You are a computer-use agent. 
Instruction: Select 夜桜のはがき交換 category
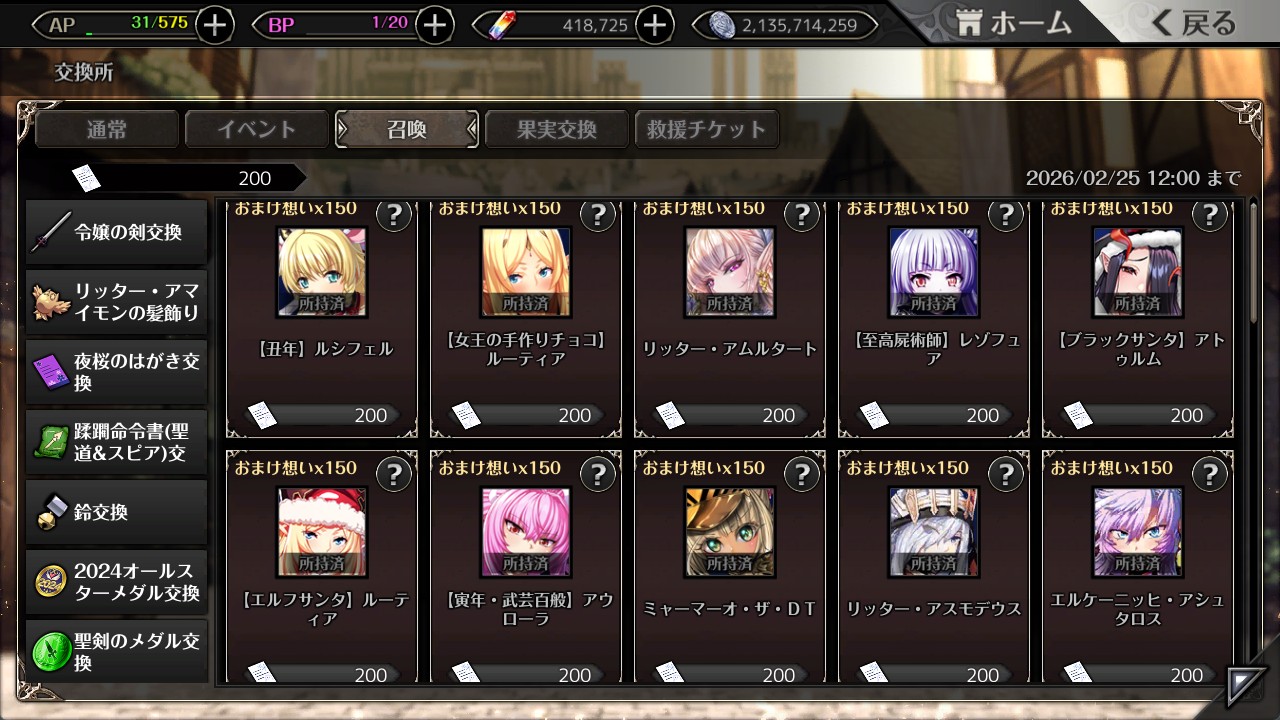pos(117,372)
